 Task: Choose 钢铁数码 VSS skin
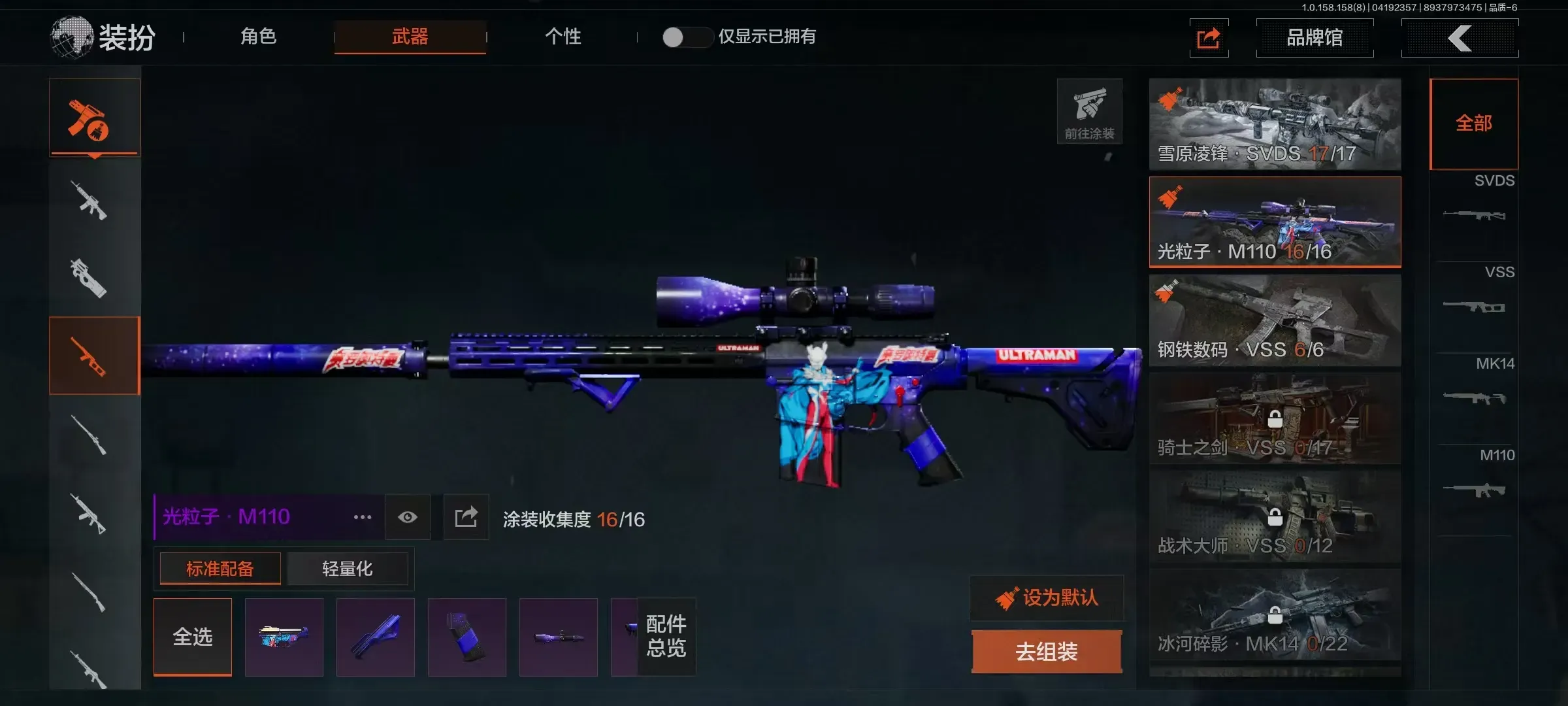click(1275, 320)
